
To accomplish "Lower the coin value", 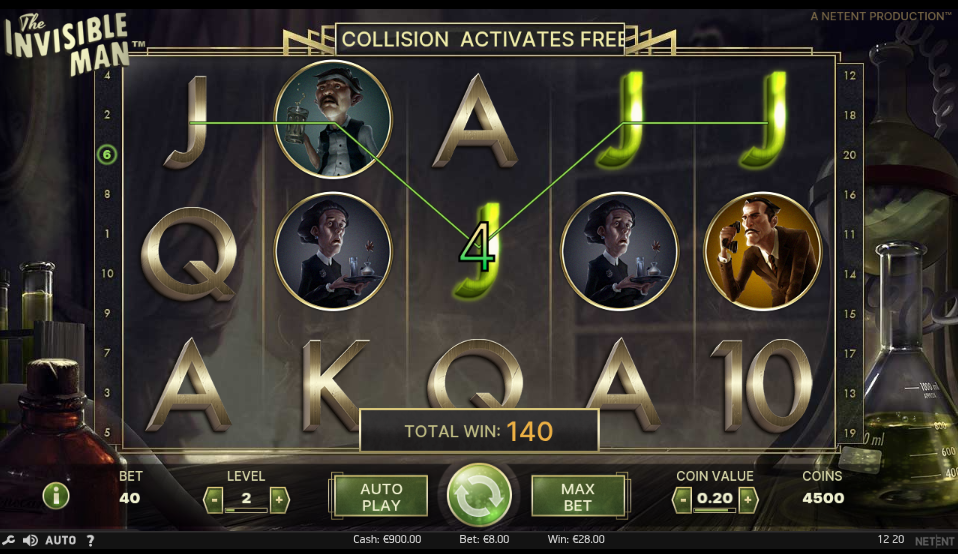I will pos(682,498).
